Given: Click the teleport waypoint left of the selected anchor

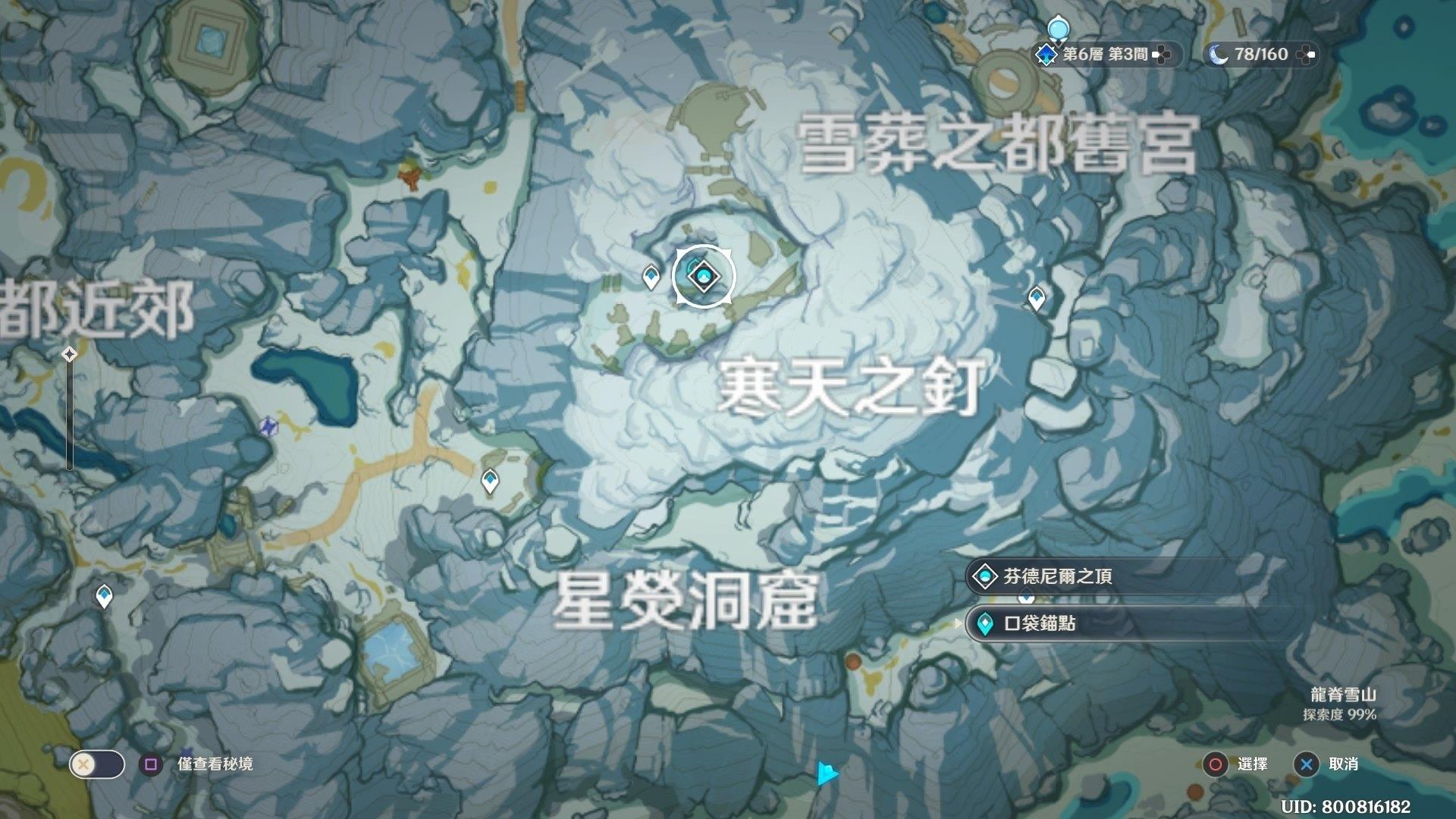Looking at the screenshot, I should pos(651,275).
